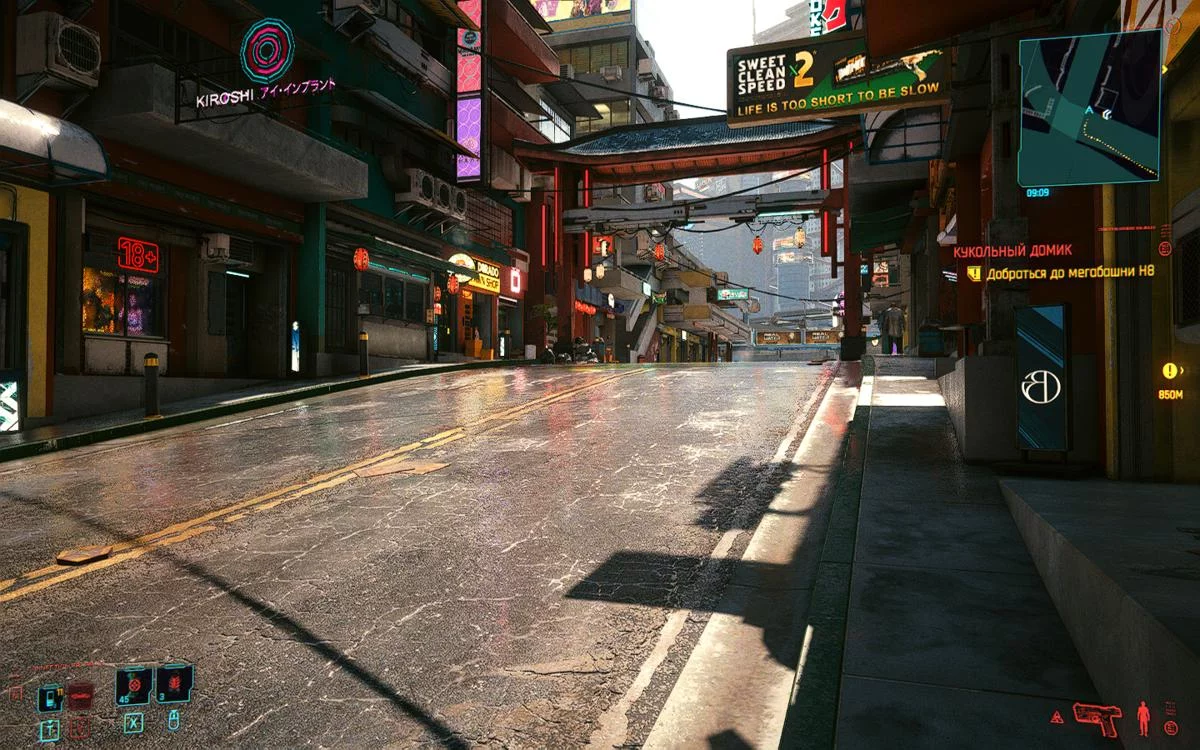Select the quest title Кукольный домик
Viewport: 1200px width, 750px height.
click(x=1012, y=251)
